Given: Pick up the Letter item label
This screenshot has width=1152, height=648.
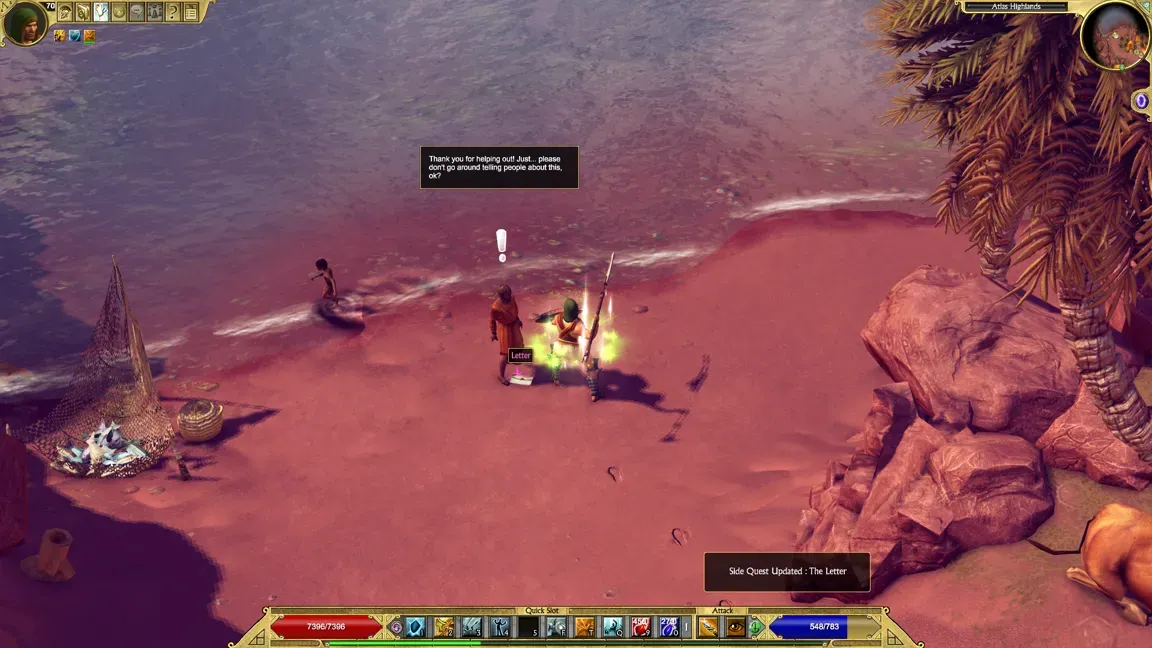Looking at the screenshot, I should pos(521,356).
